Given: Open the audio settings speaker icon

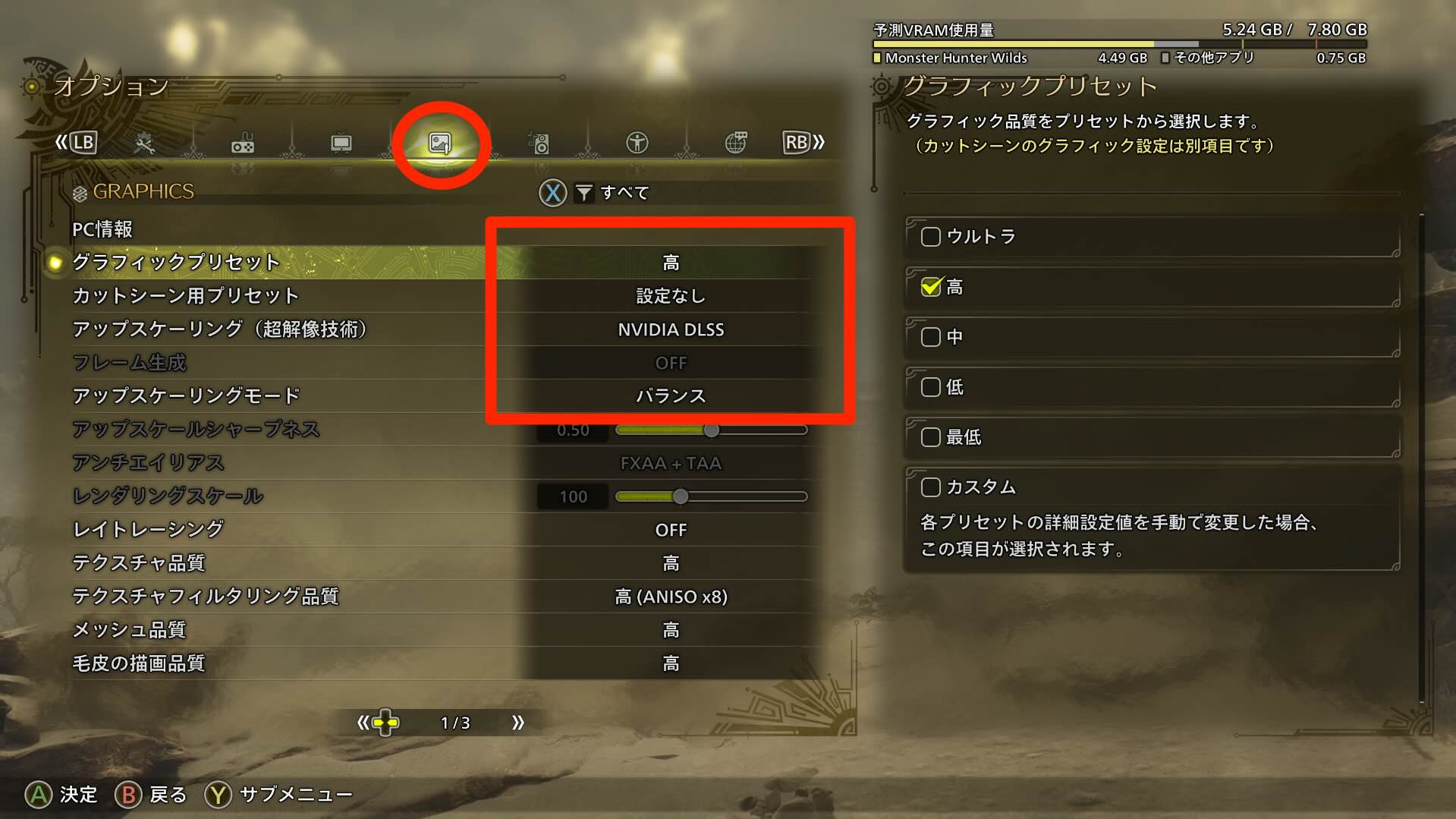Looking at the screenshot, I should tap(539, 143).
